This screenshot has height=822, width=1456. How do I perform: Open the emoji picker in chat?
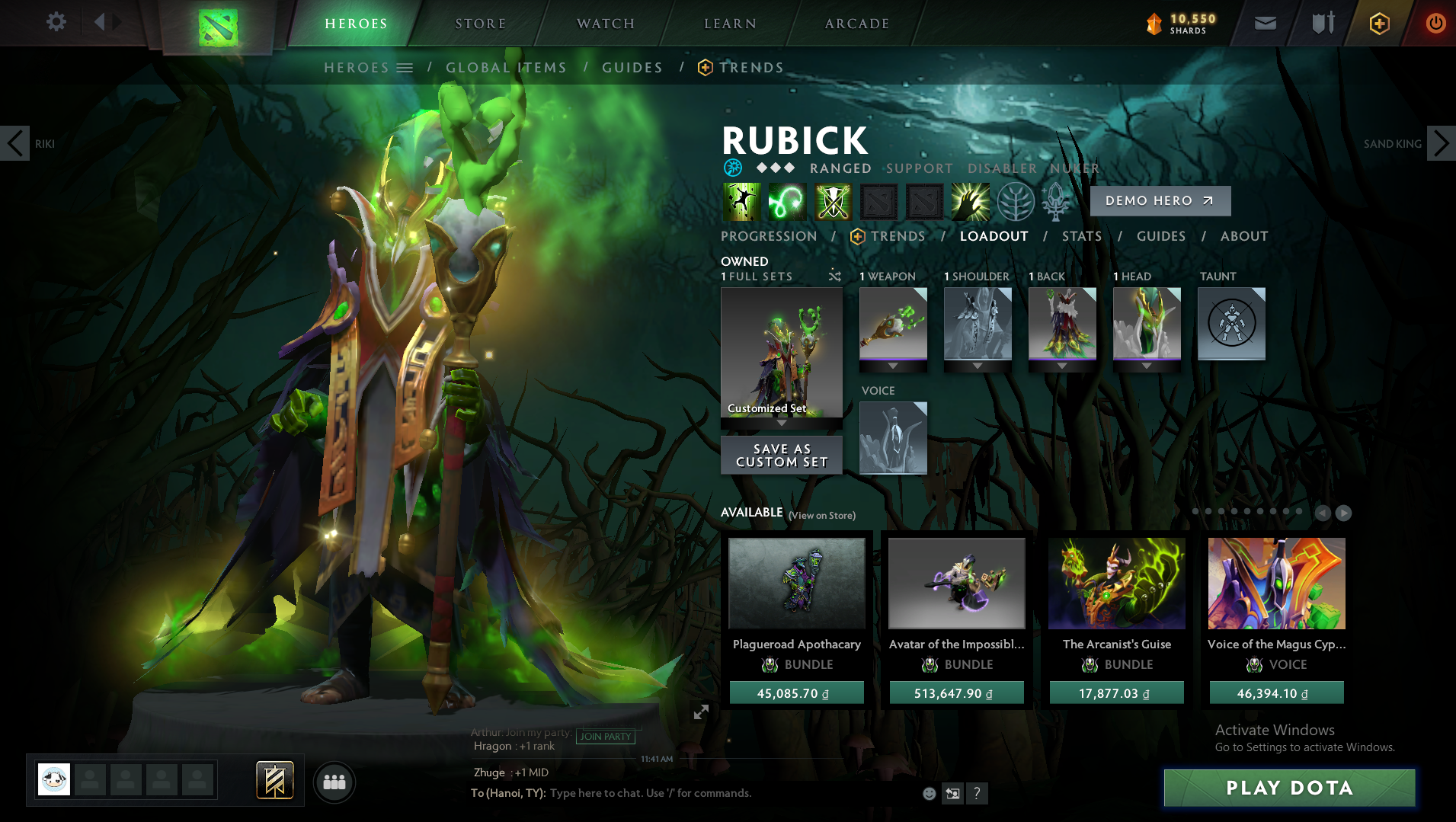point(930,793)
